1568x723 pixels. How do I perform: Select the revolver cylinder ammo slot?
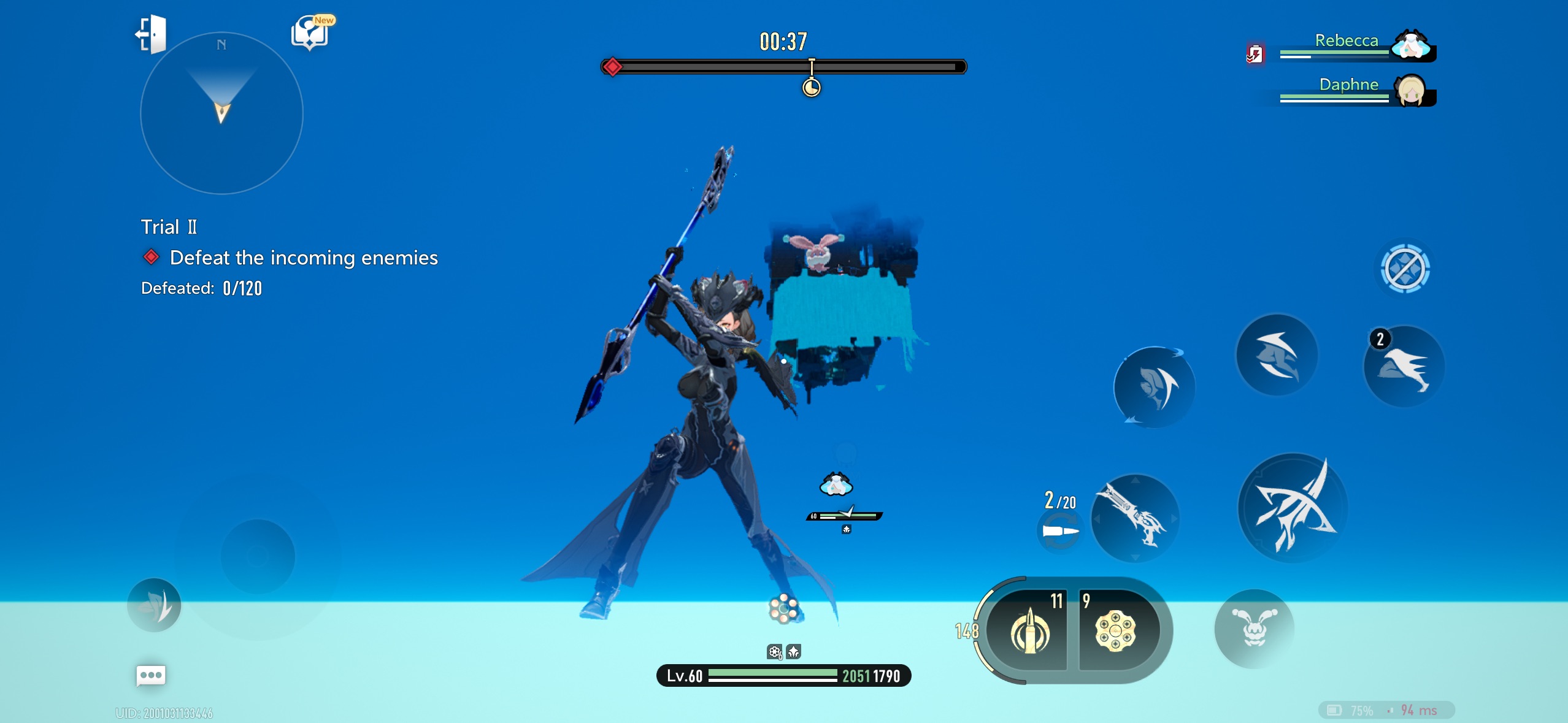point(1115,631)
